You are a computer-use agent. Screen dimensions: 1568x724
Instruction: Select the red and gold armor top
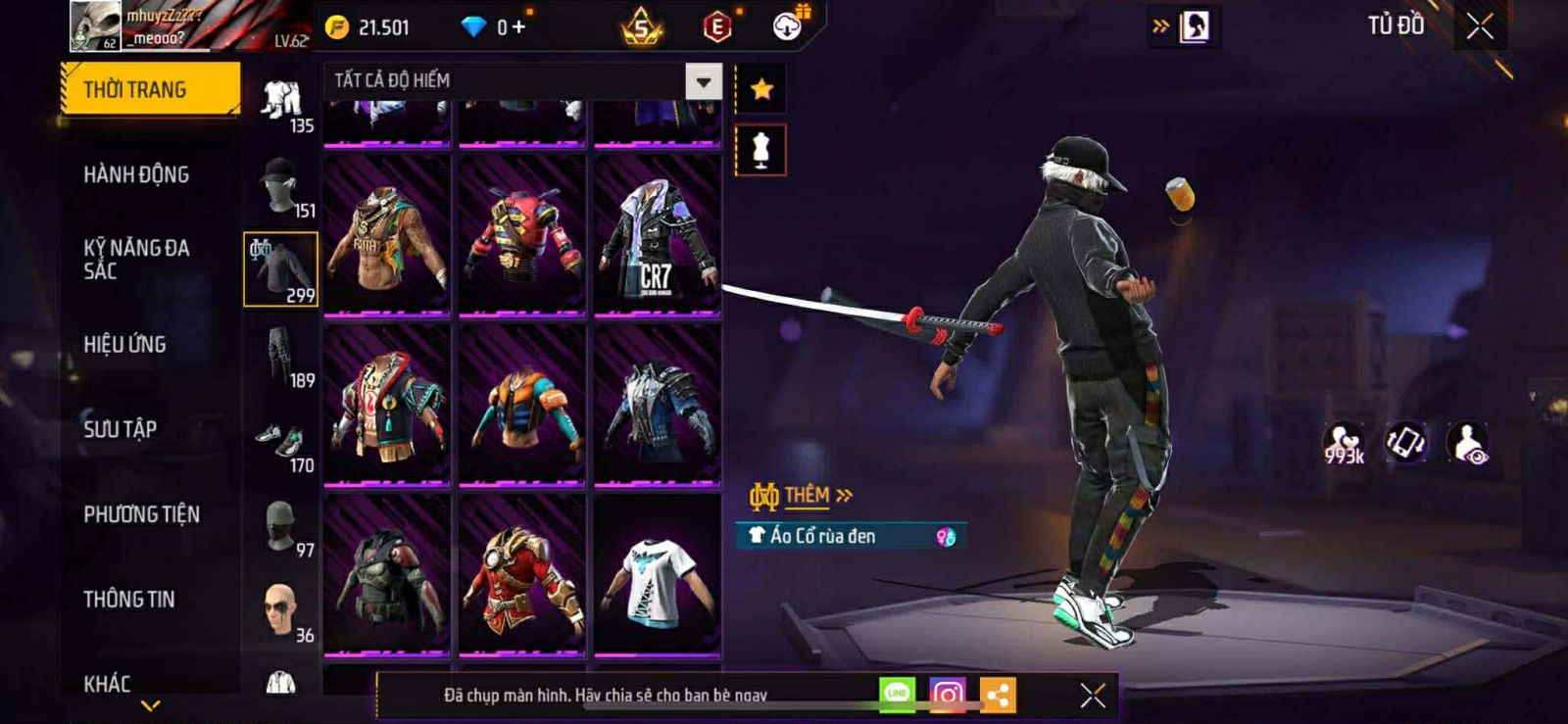[x=521, y=576]
